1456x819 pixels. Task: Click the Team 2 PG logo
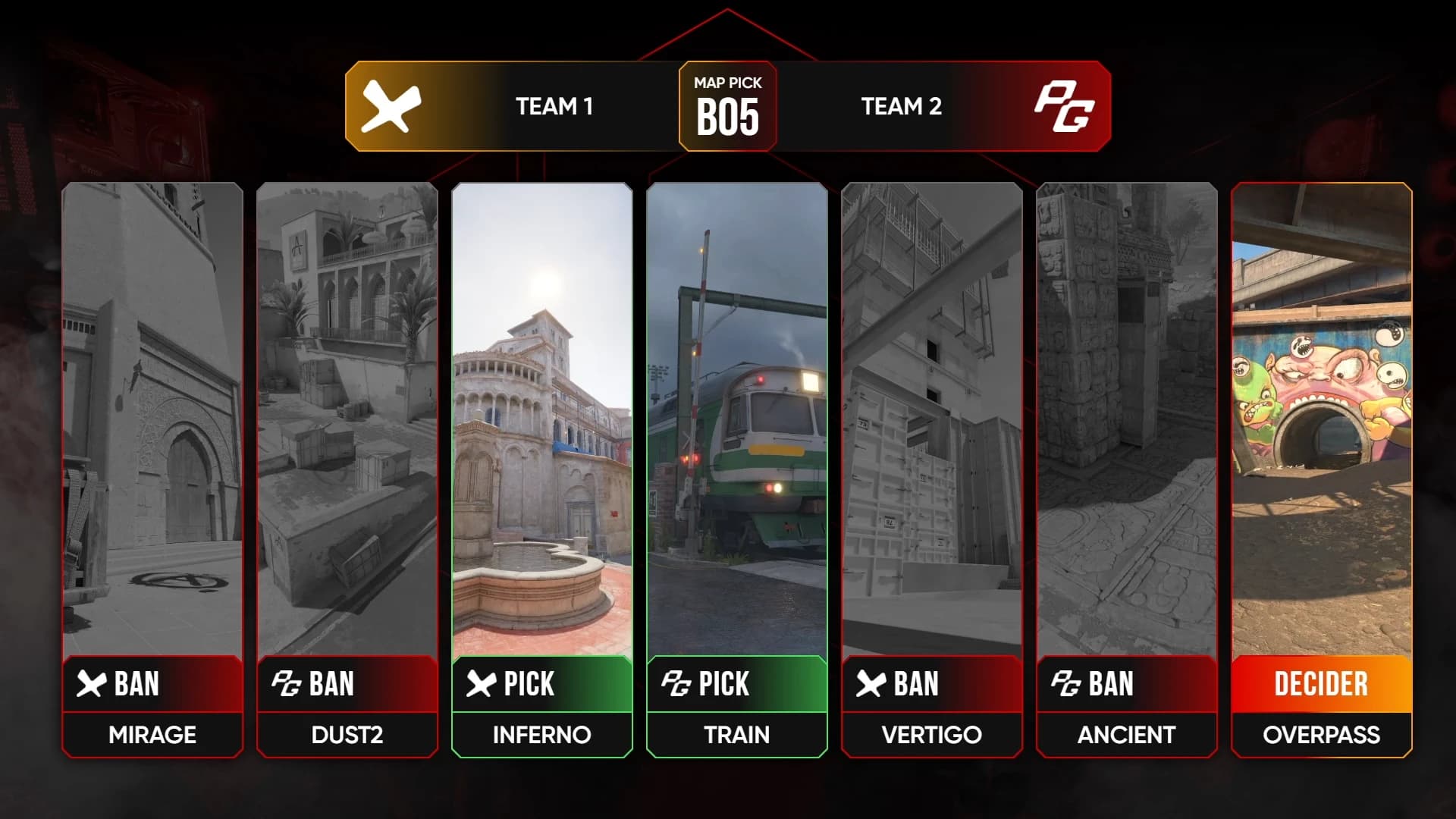pyautogui.click(x=1064, y=106)
